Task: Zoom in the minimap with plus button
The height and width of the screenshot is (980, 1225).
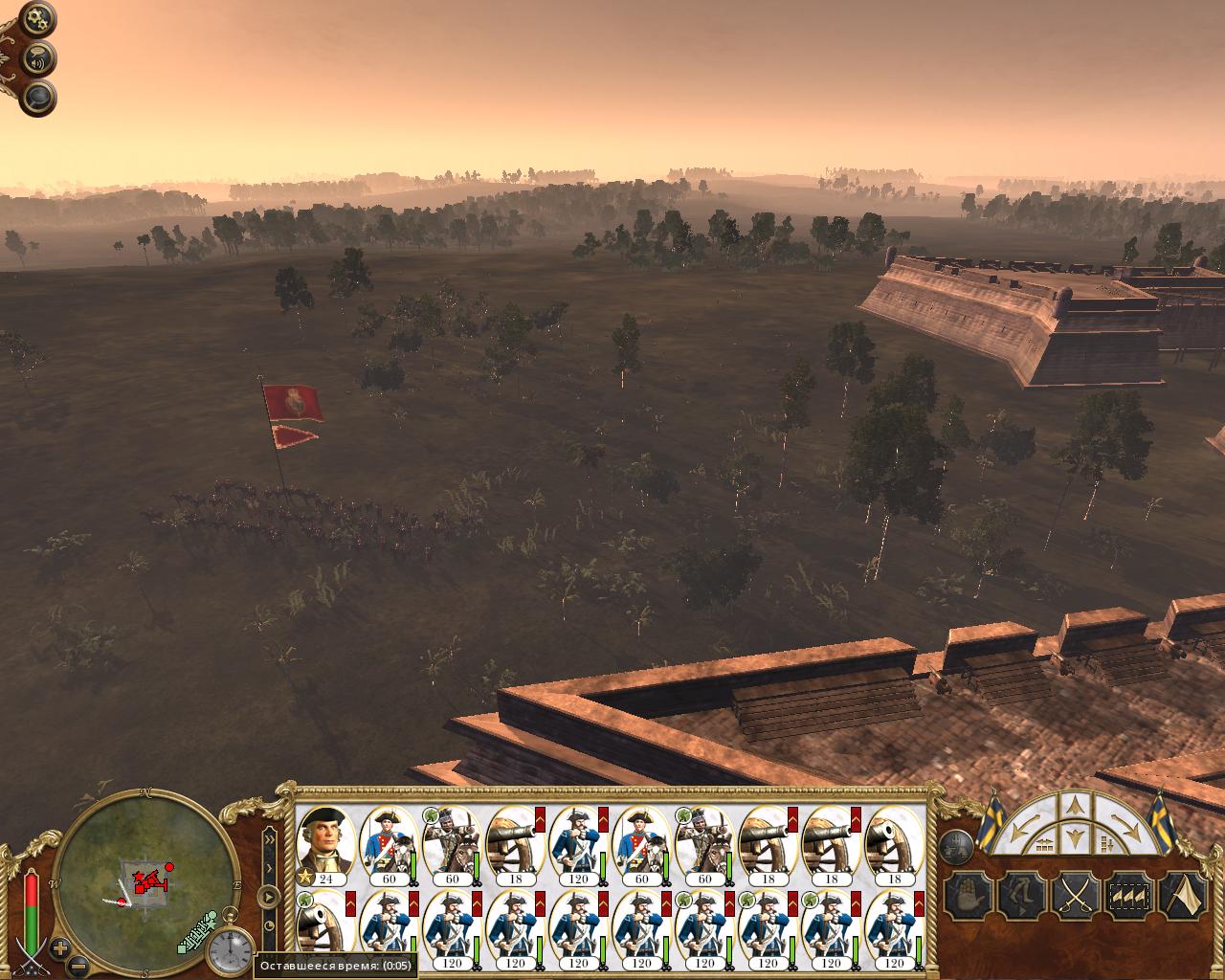Action: pyautogui.click(x=60, y=947)
